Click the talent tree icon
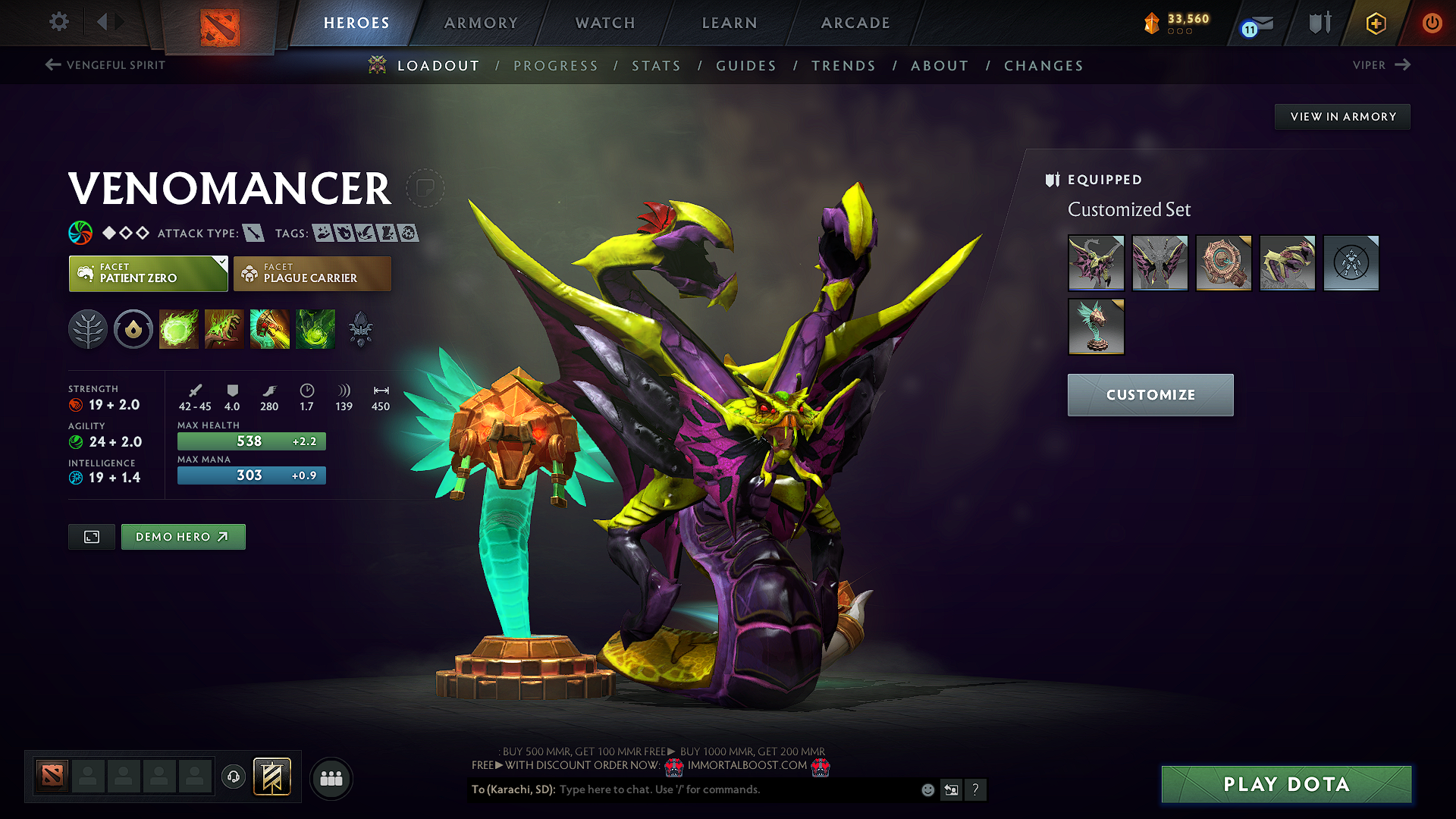This screenshot has height=819, width=1456. [x=88, y=328]
